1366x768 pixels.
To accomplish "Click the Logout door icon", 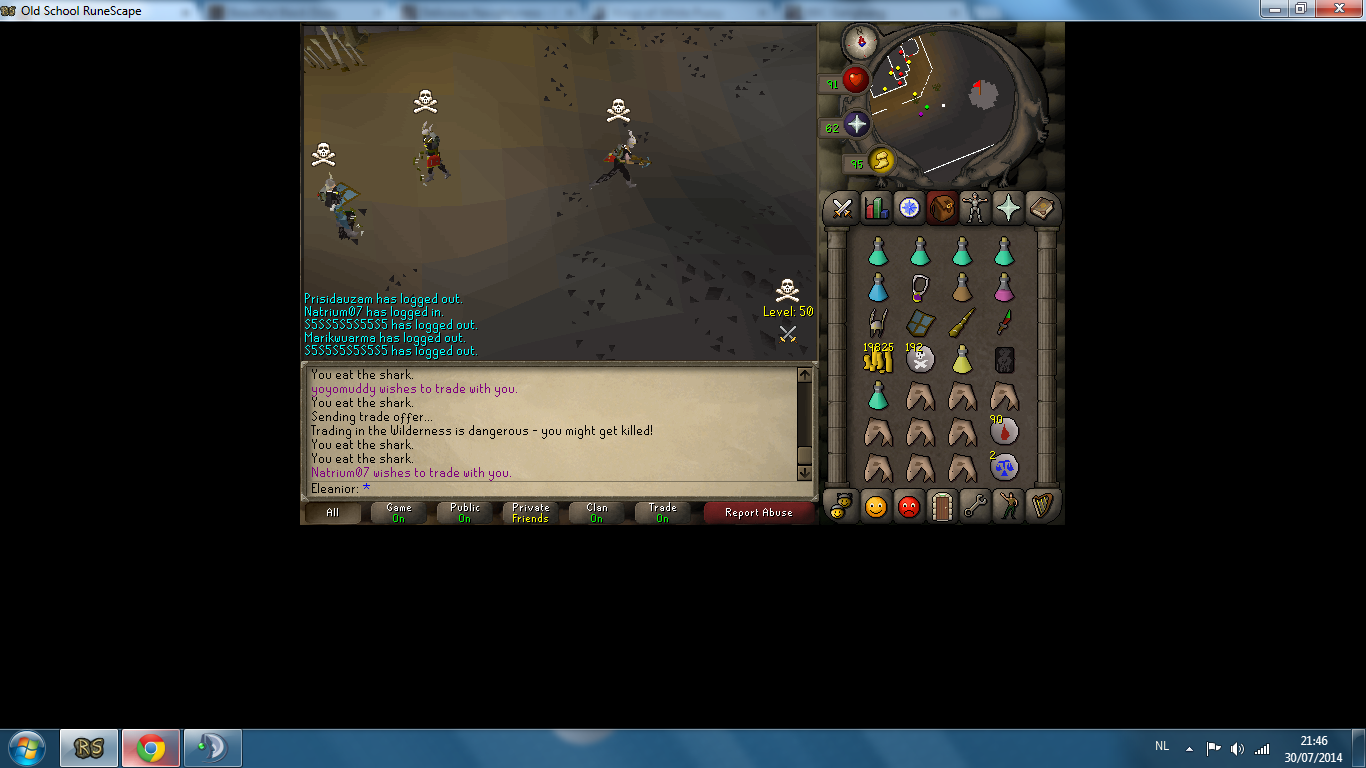I will [x=942, y=506].
